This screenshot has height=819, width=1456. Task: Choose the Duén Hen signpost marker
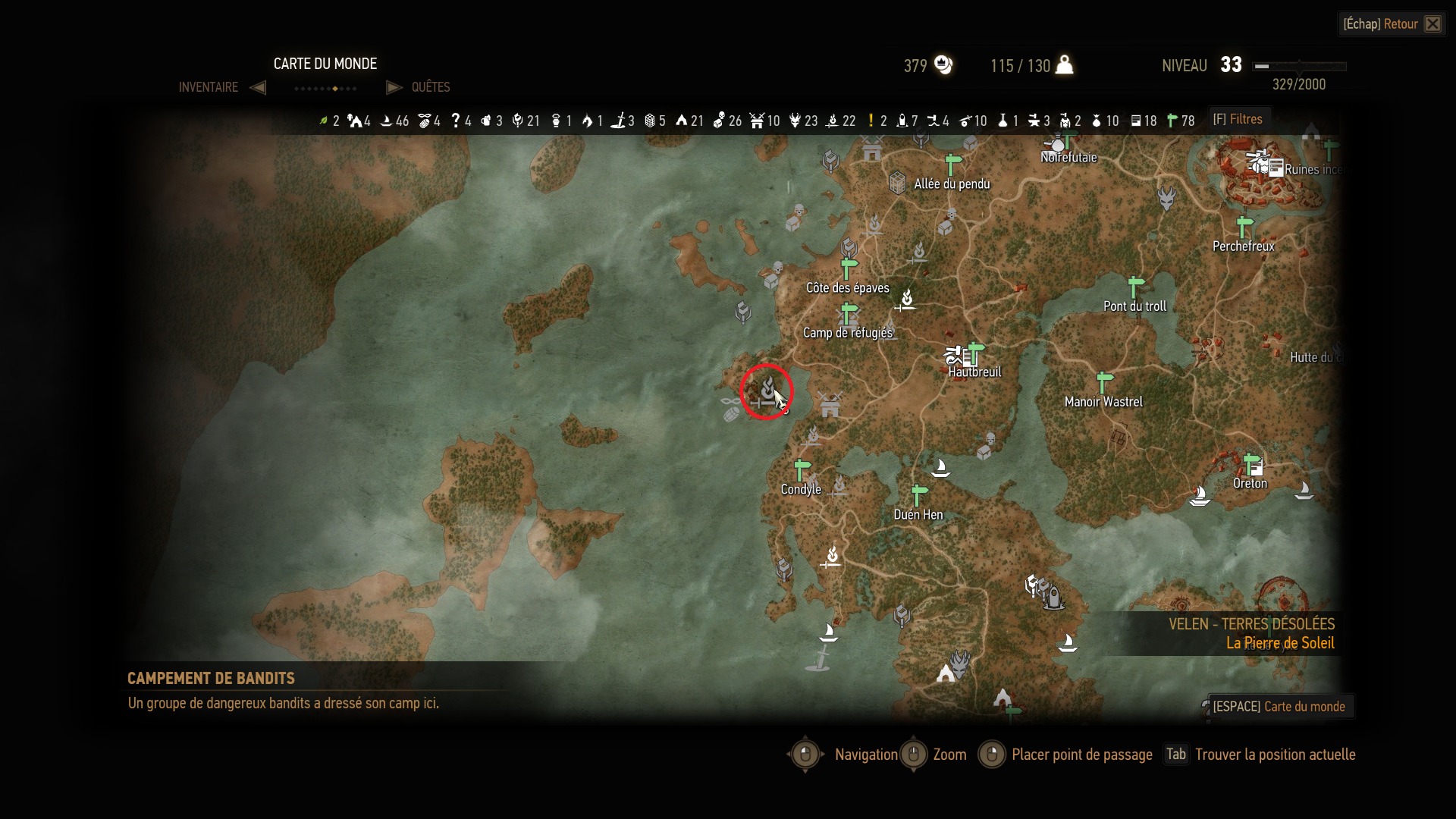pos(919,495)
